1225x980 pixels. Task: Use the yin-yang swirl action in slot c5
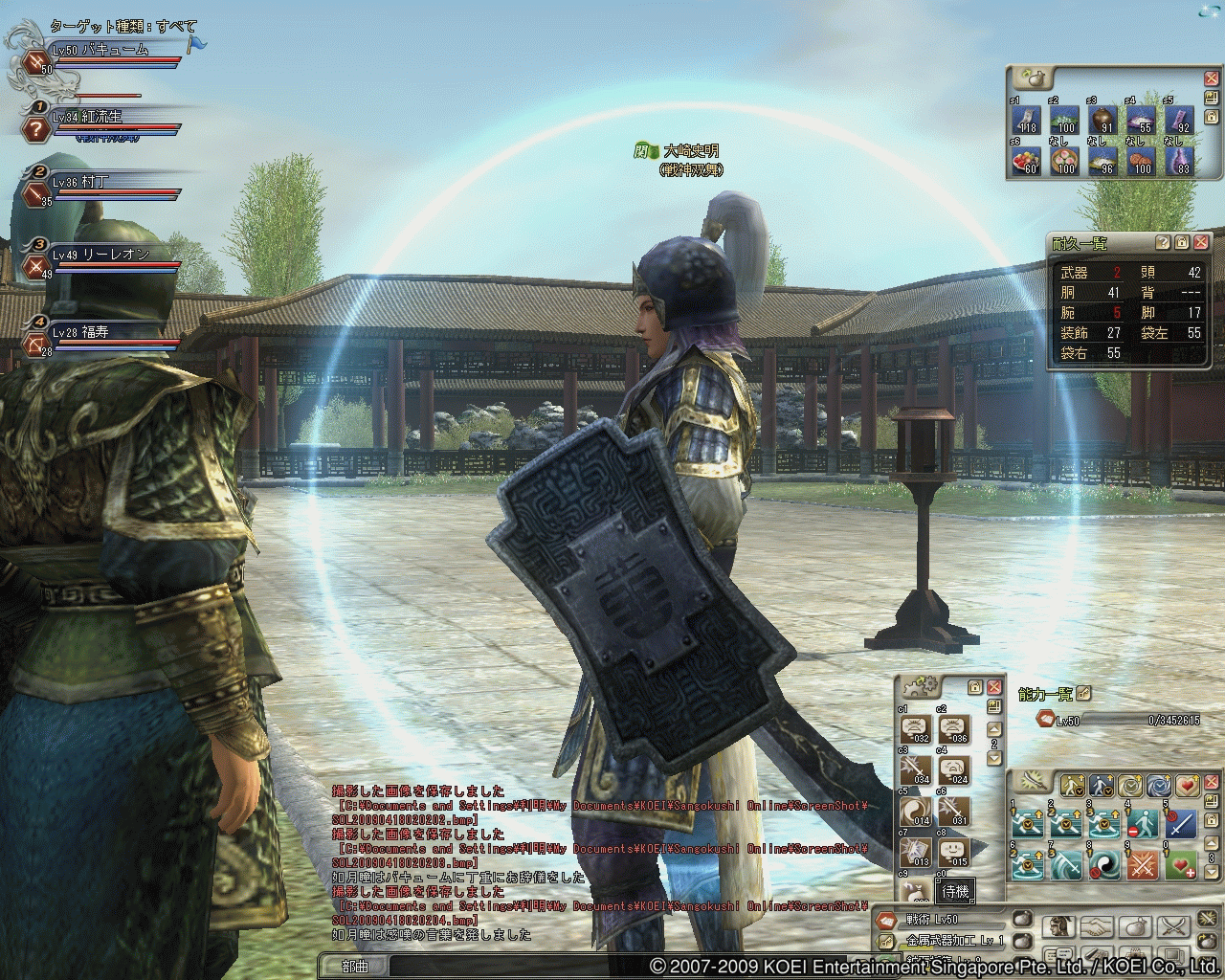click(917, 812)
